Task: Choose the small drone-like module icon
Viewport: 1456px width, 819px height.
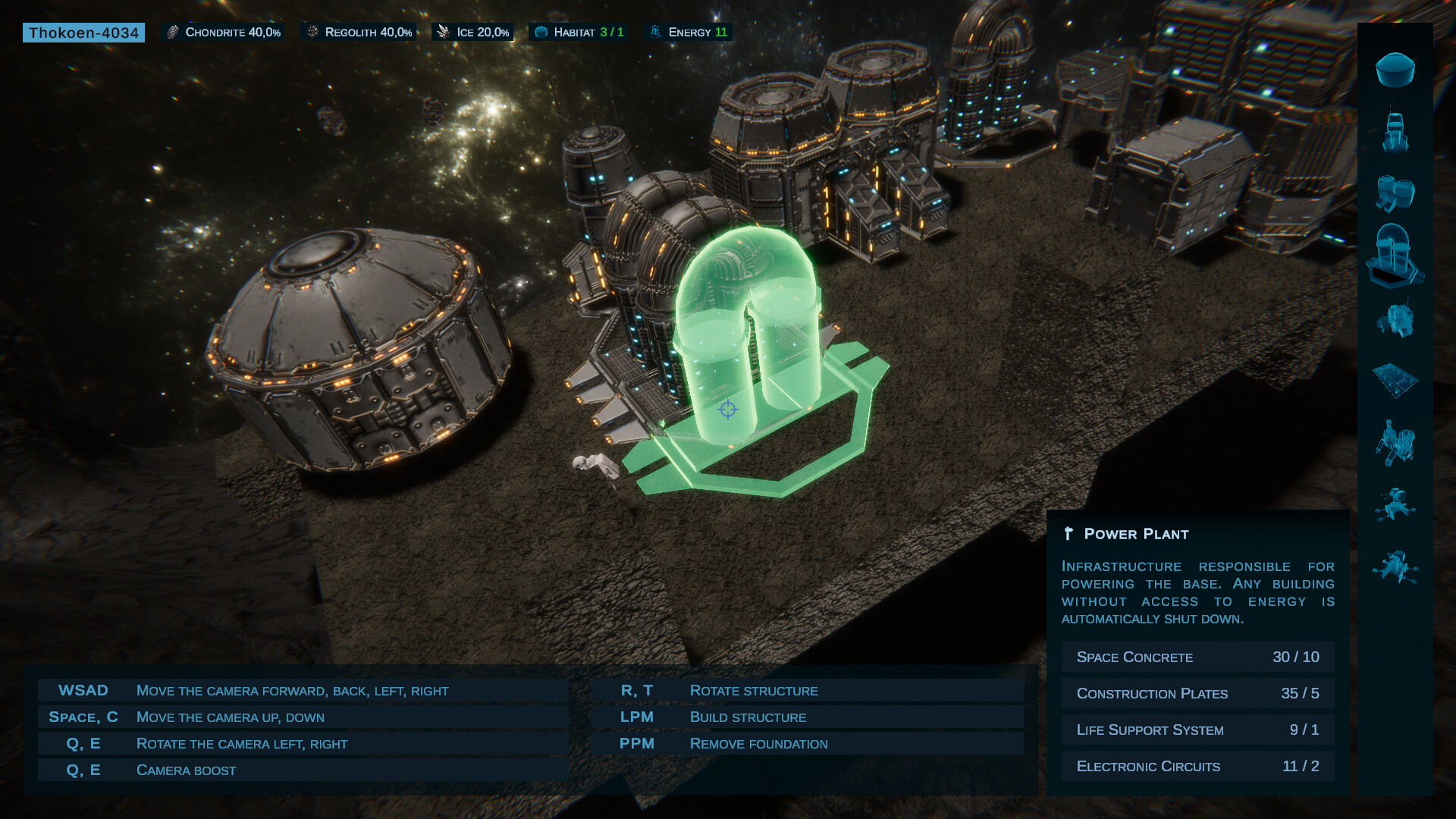Action: 1395,504
